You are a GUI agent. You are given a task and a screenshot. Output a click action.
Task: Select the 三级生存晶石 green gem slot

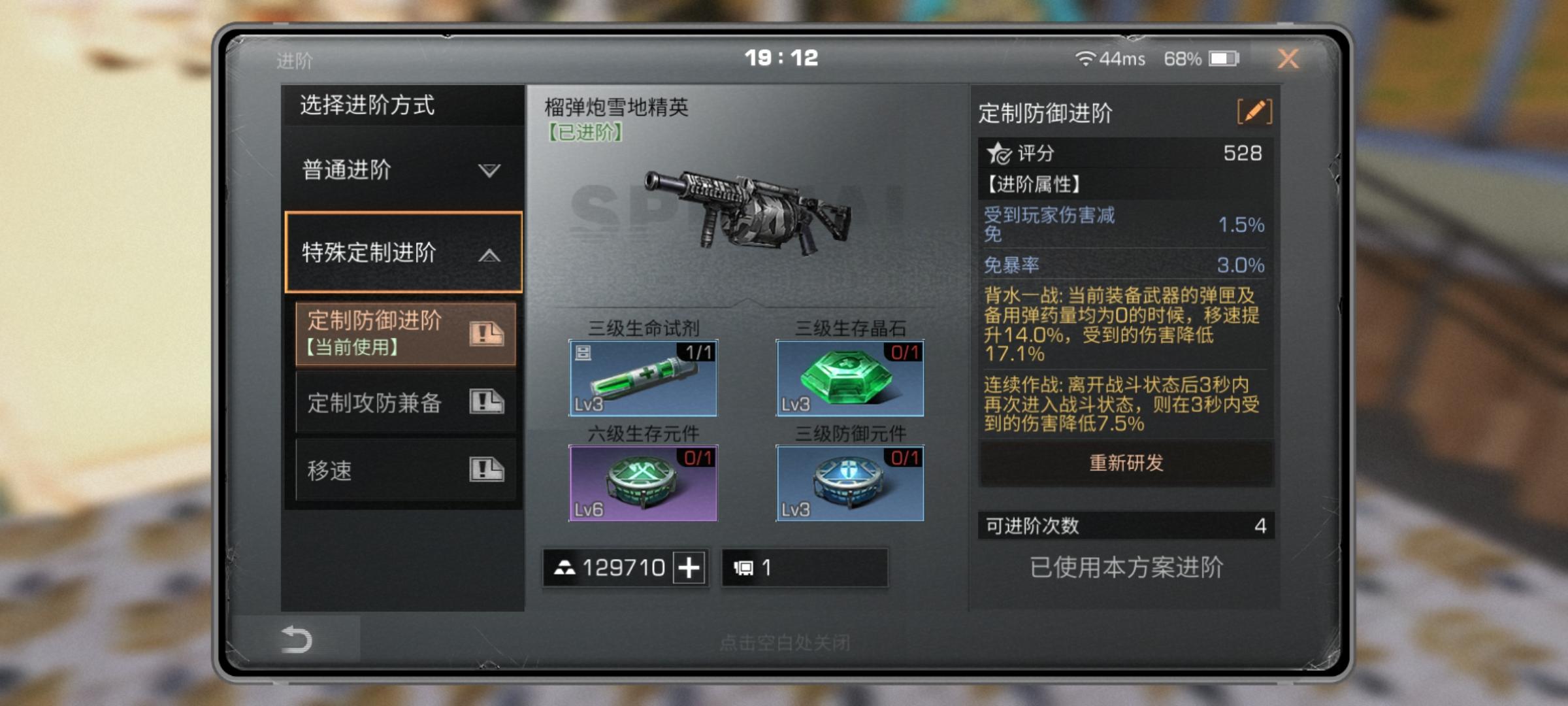pos(849,378)
